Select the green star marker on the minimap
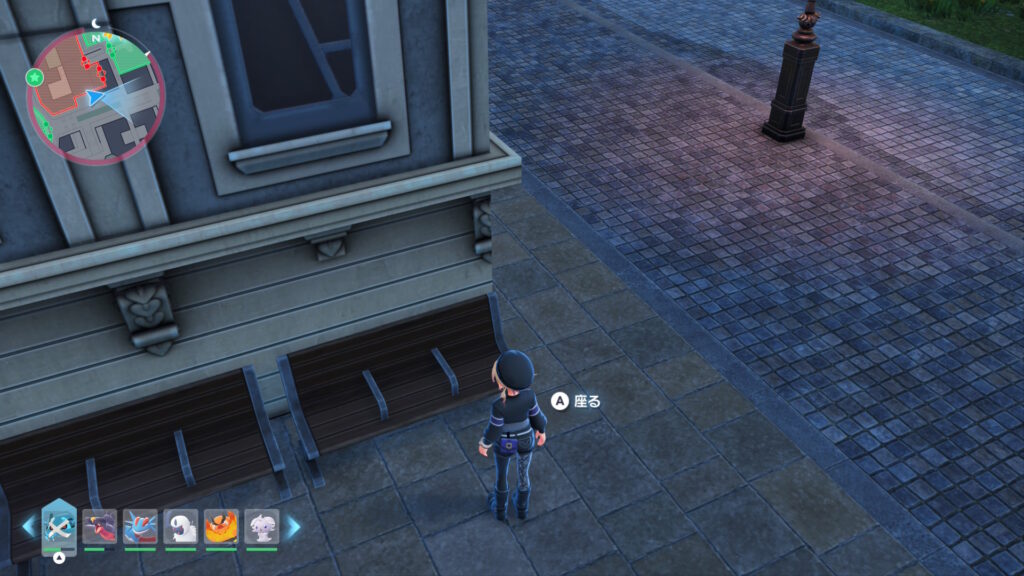Screen dimensions: 1024x576 point(36,77)
